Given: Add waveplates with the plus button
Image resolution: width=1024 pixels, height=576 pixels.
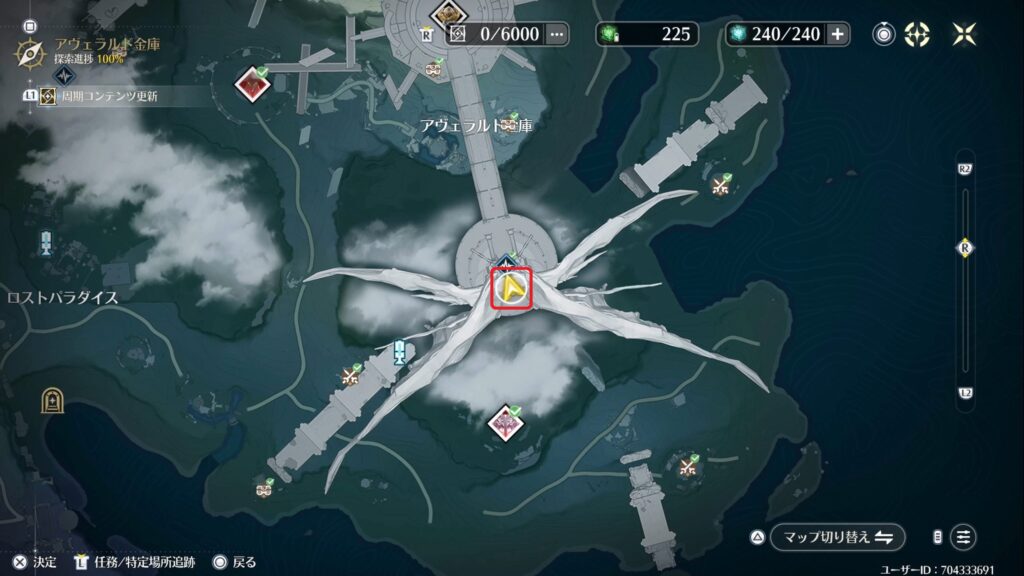Looking at the screenshot, I should (x=837, y=34).
